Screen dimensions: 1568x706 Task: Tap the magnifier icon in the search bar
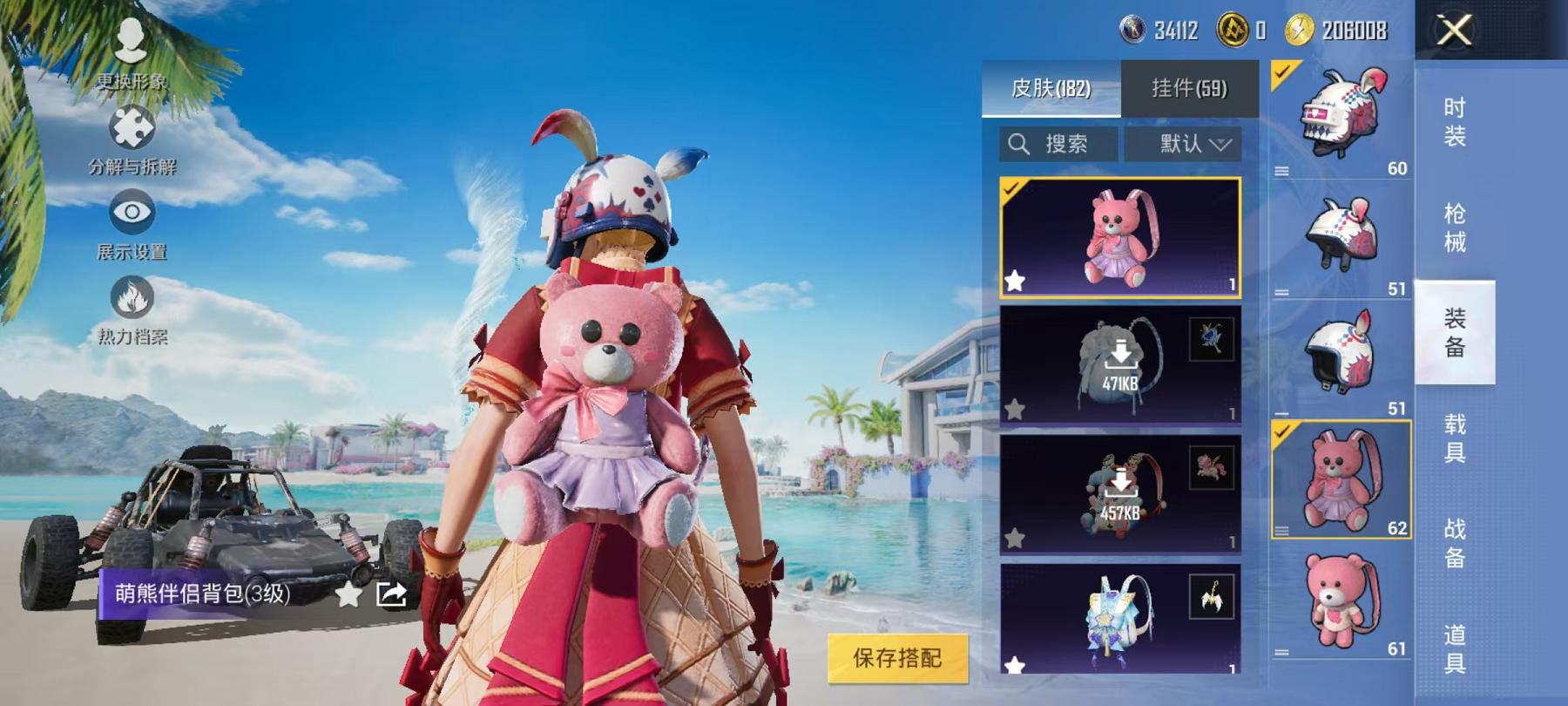pos(1019,143)
